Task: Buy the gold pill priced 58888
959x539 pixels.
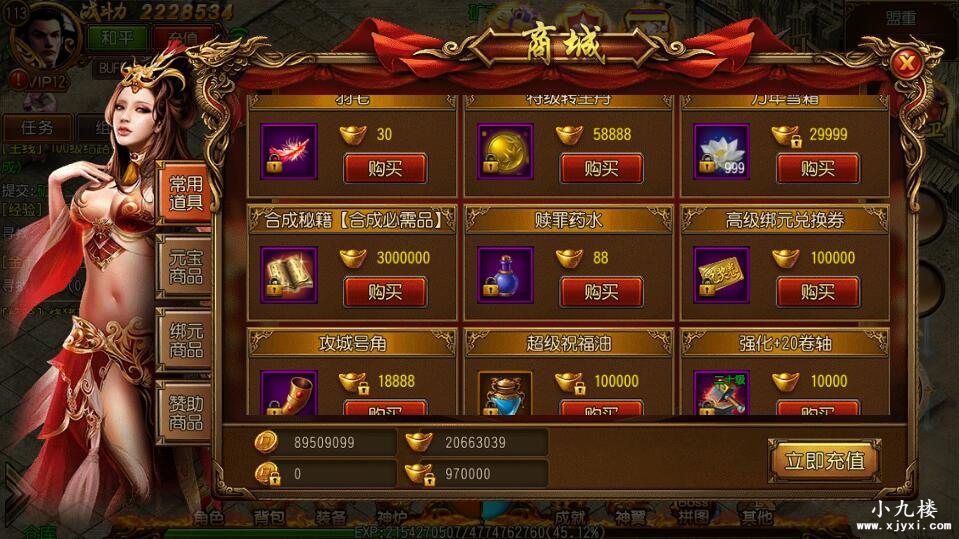Action: [601, 168]
